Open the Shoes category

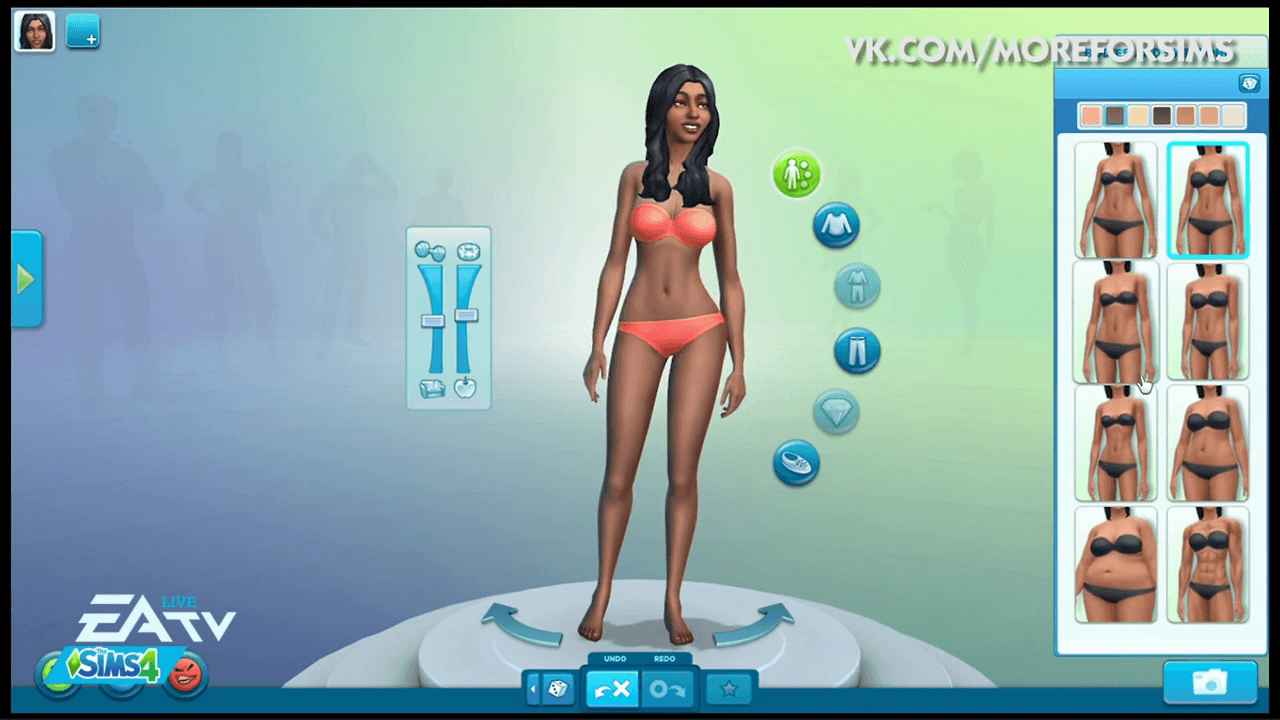(796, 464)
